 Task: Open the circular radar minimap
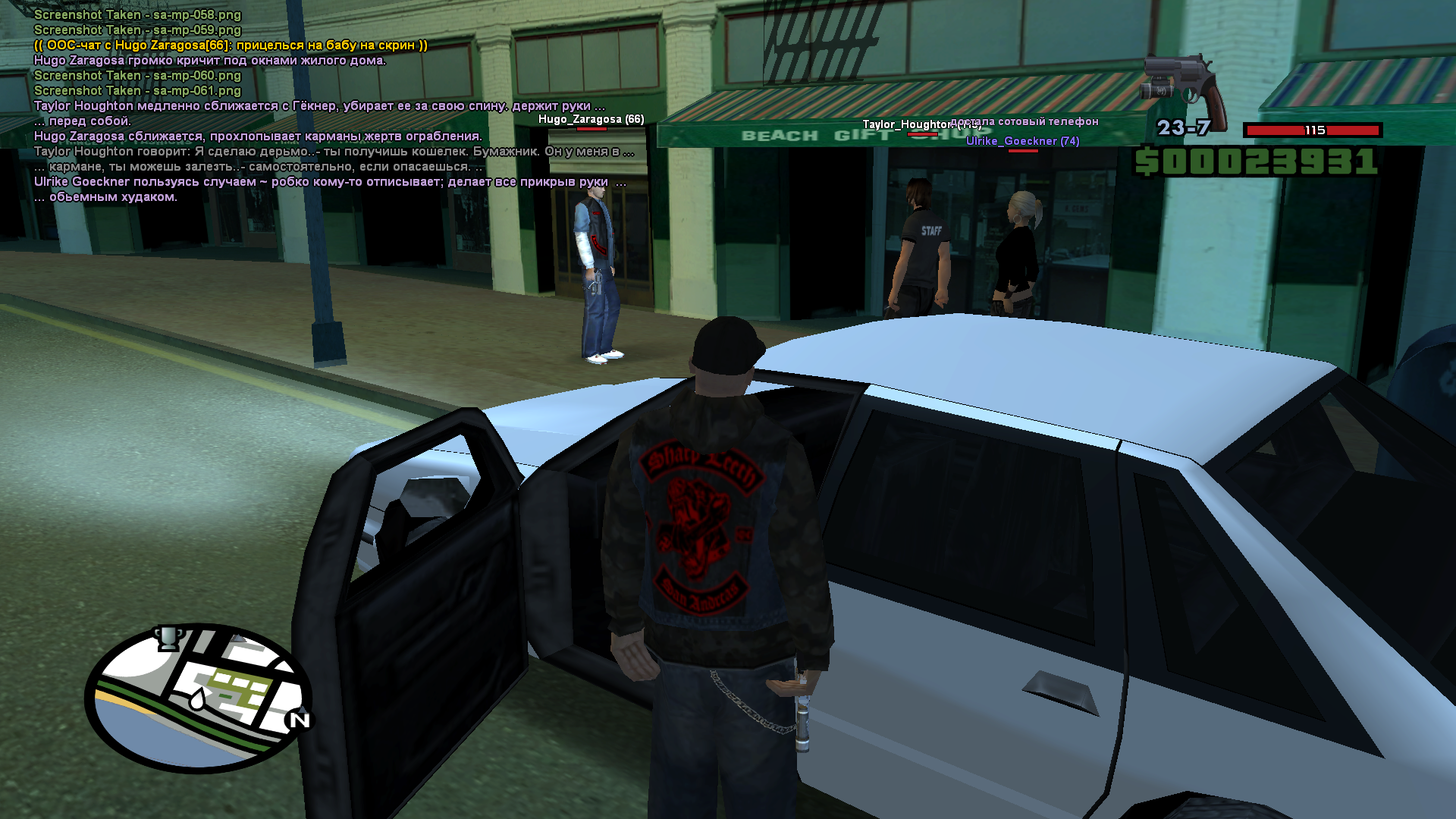pyautogui.click(x=199, y=698)
